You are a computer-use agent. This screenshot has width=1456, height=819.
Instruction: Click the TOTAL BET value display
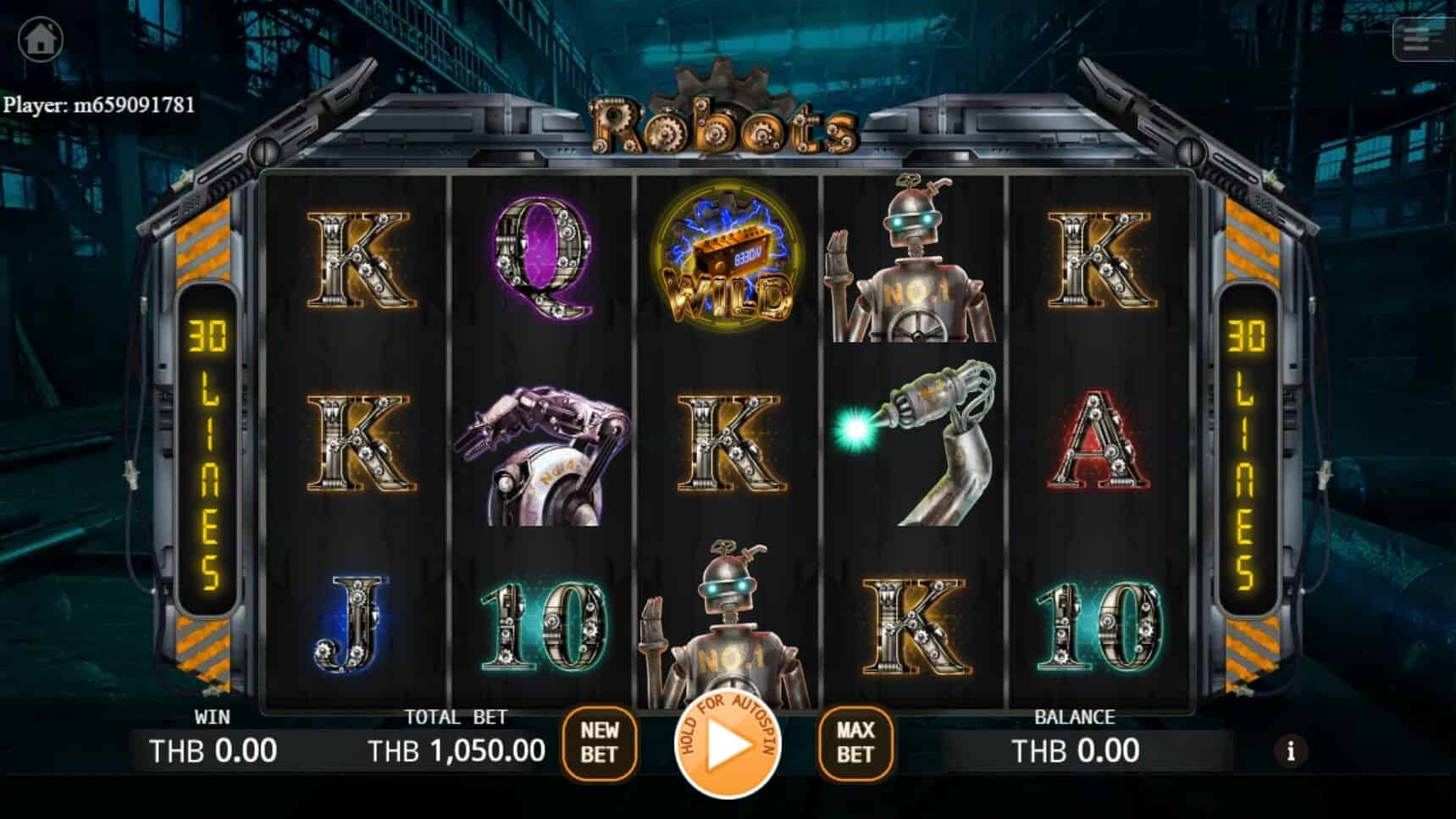click(x=455, y=750)
